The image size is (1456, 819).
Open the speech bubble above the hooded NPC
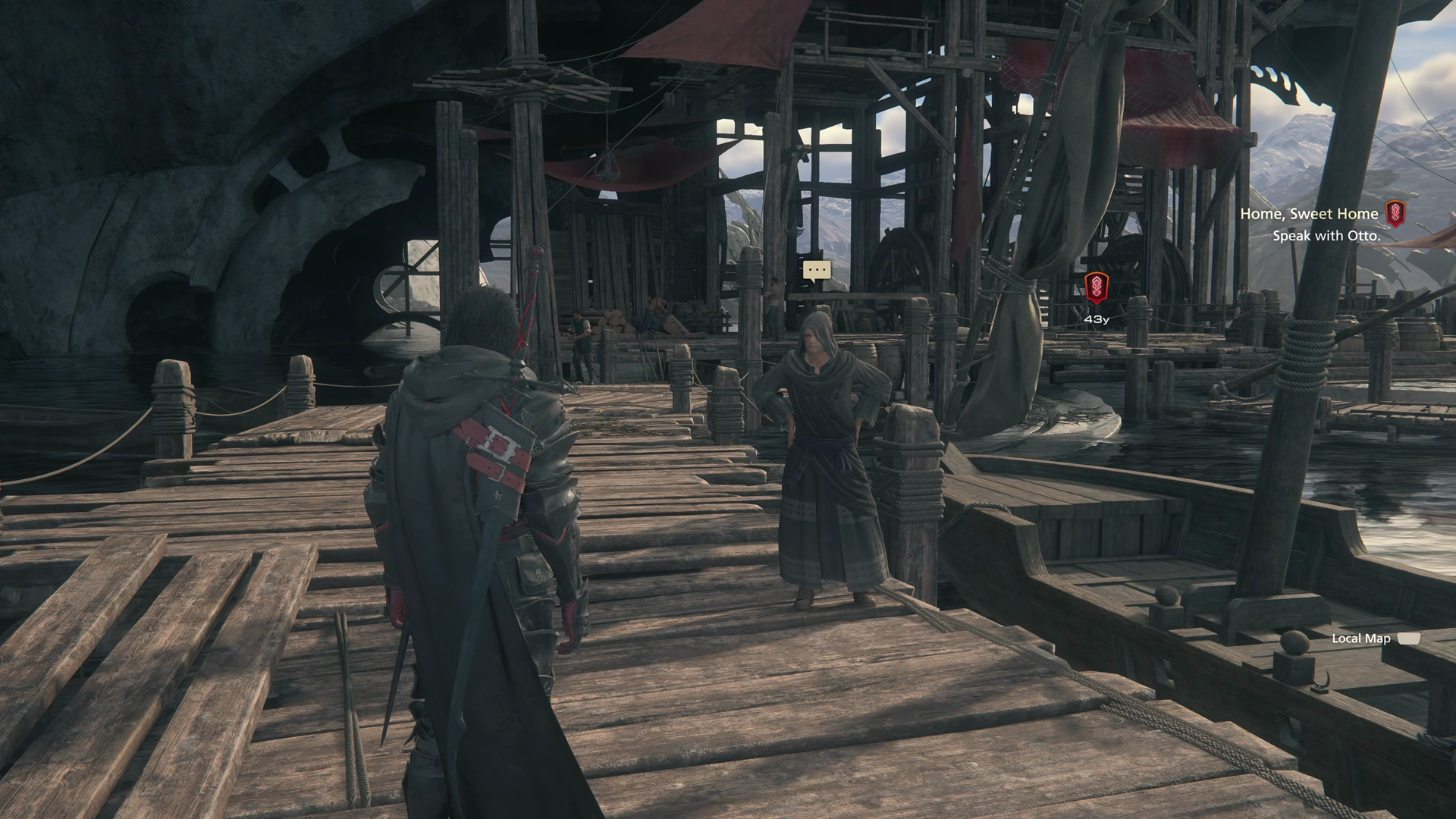(x=817, y=270)
